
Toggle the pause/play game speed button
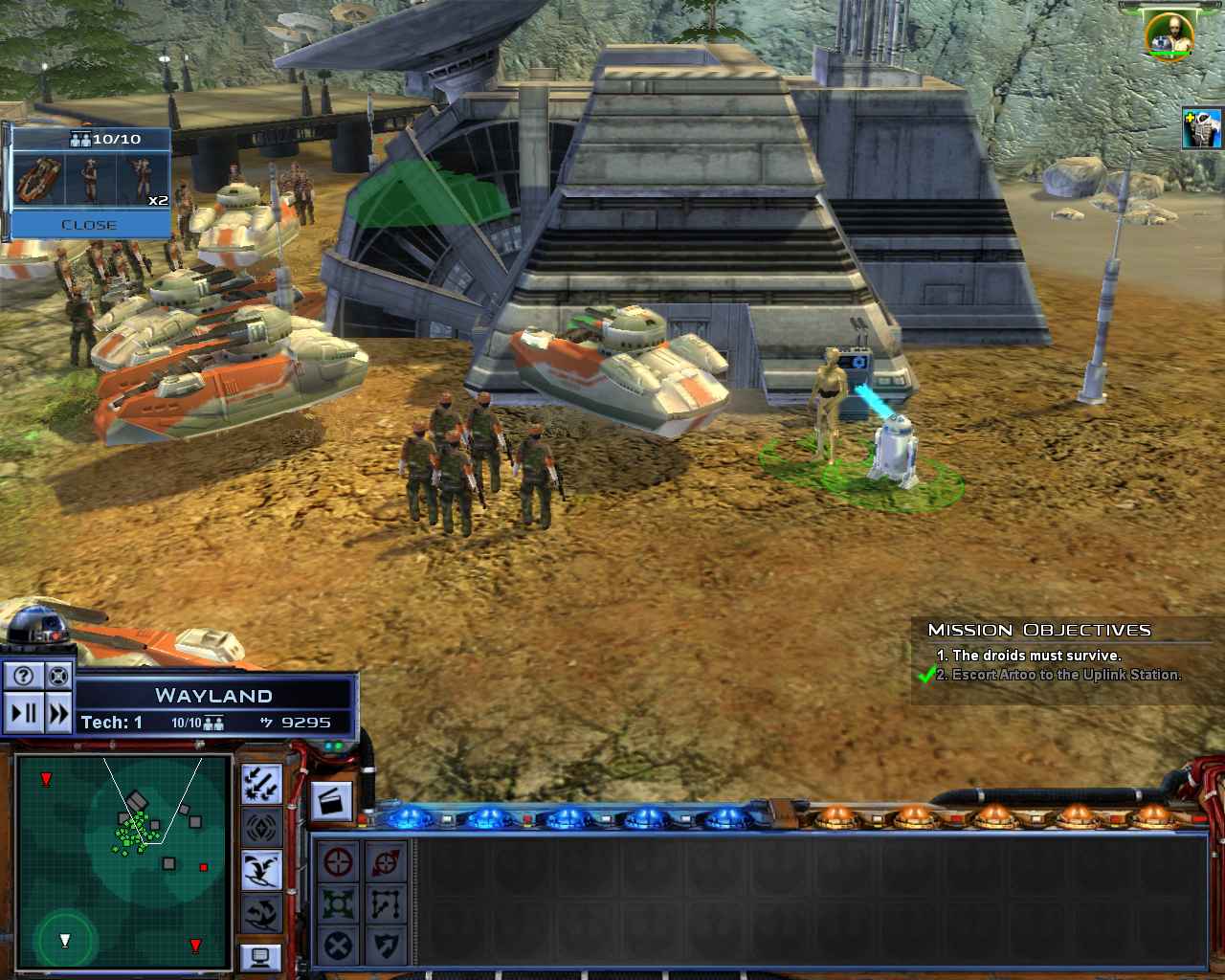pyautogui.click(x=24, y=713)
